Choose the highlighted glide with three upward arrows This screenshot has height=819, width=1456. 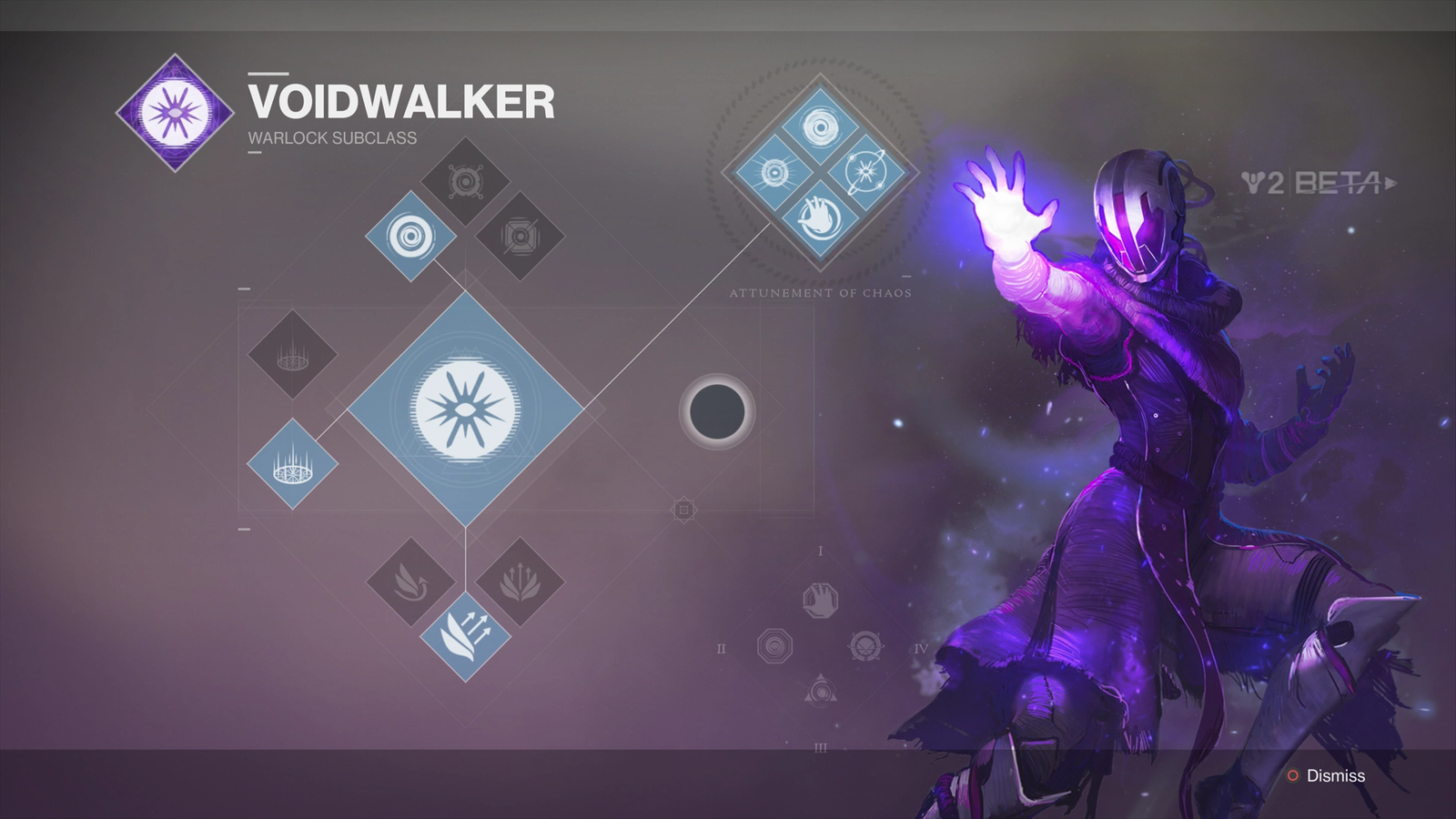(465, 636)
